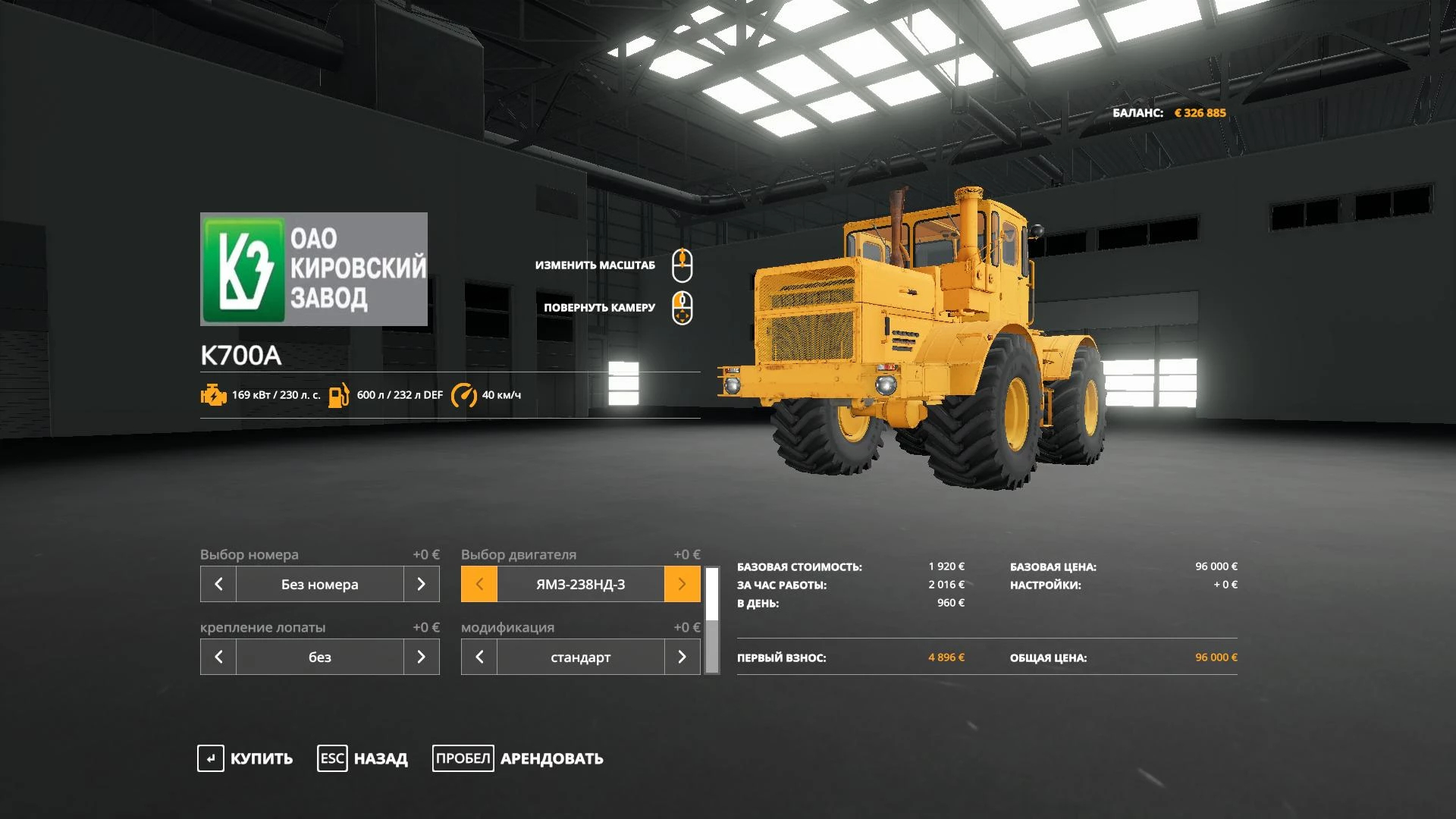Viewport: 1456px width, 819px height.
Task: Click the configuration list scrollbar
Action: (x=712, y=620)
